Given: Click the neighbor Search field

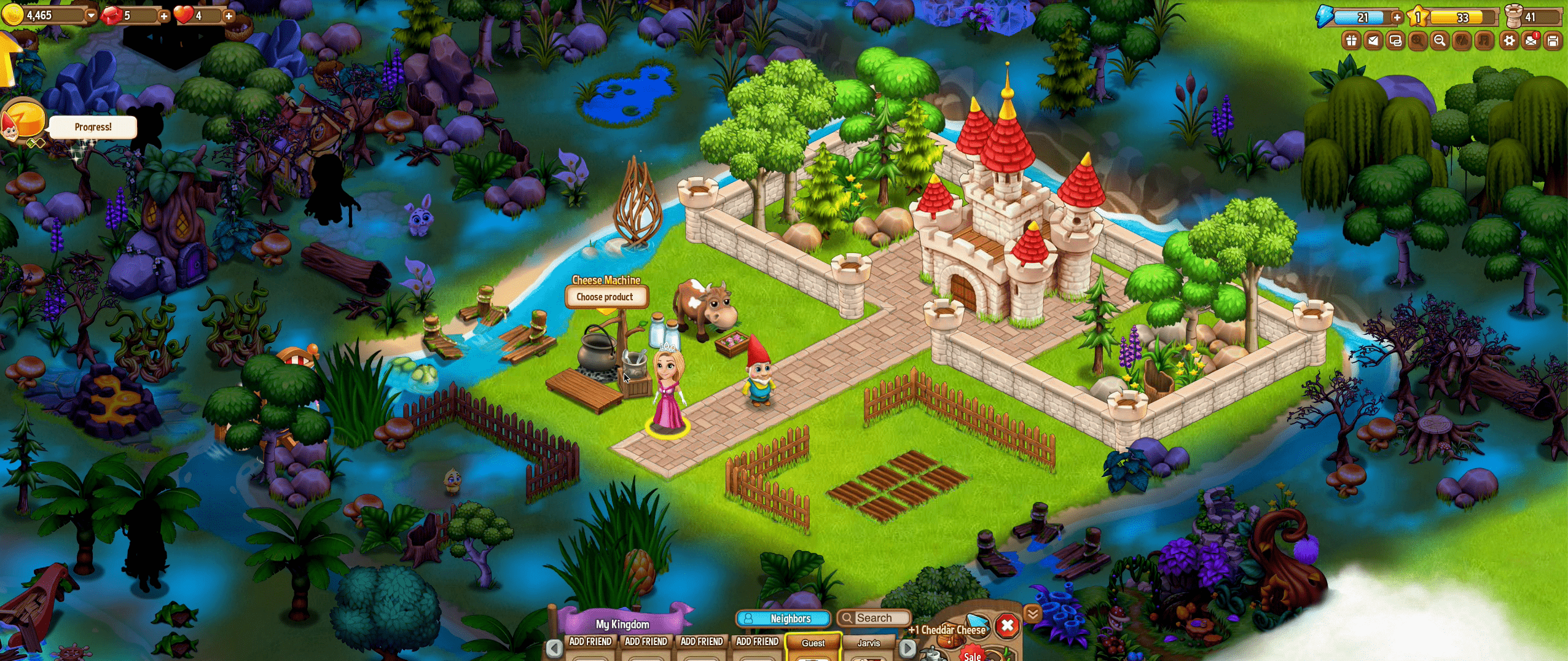Looking at the screenshot, I should [x=873, y=618].
